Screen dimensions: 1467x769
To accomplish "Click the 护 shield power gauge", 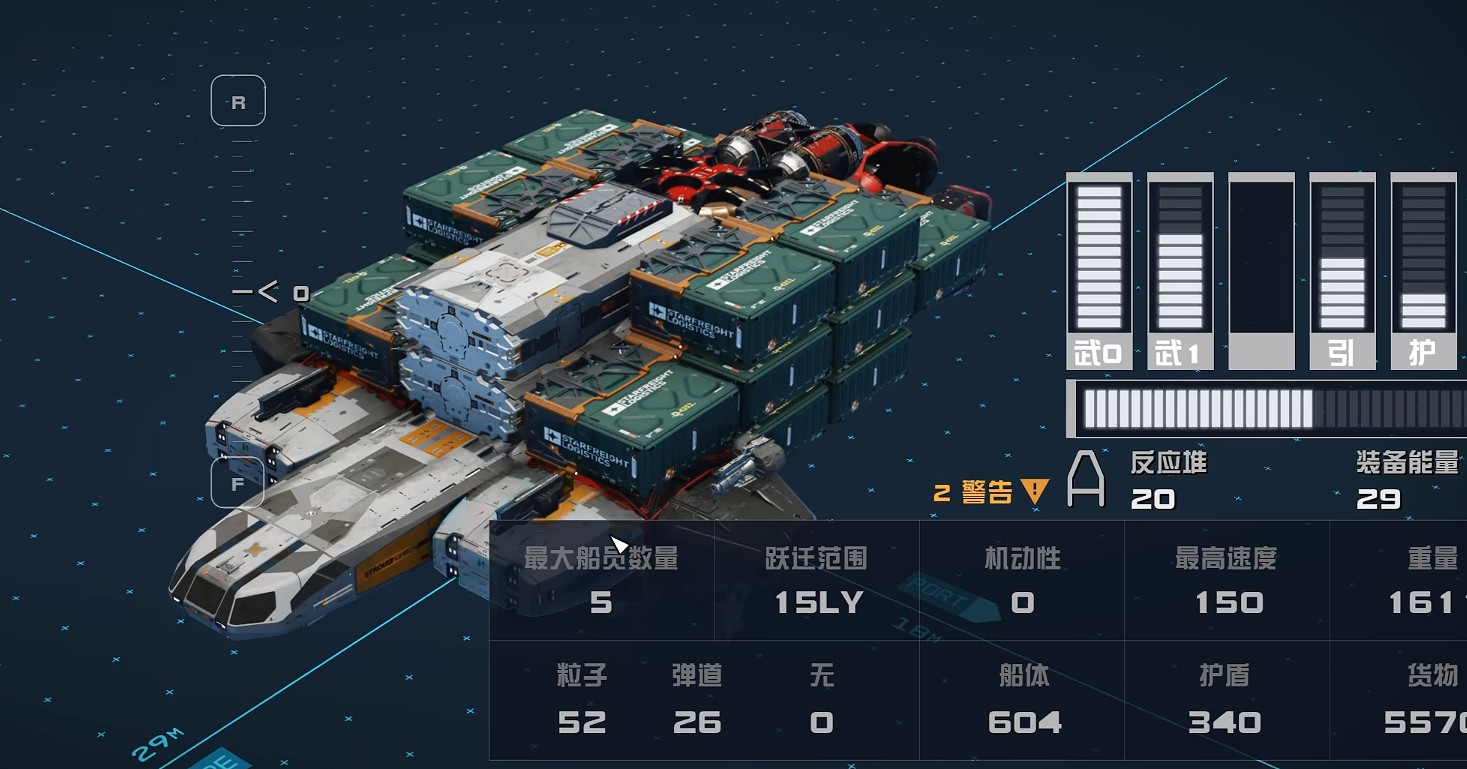I will 1422,265.
